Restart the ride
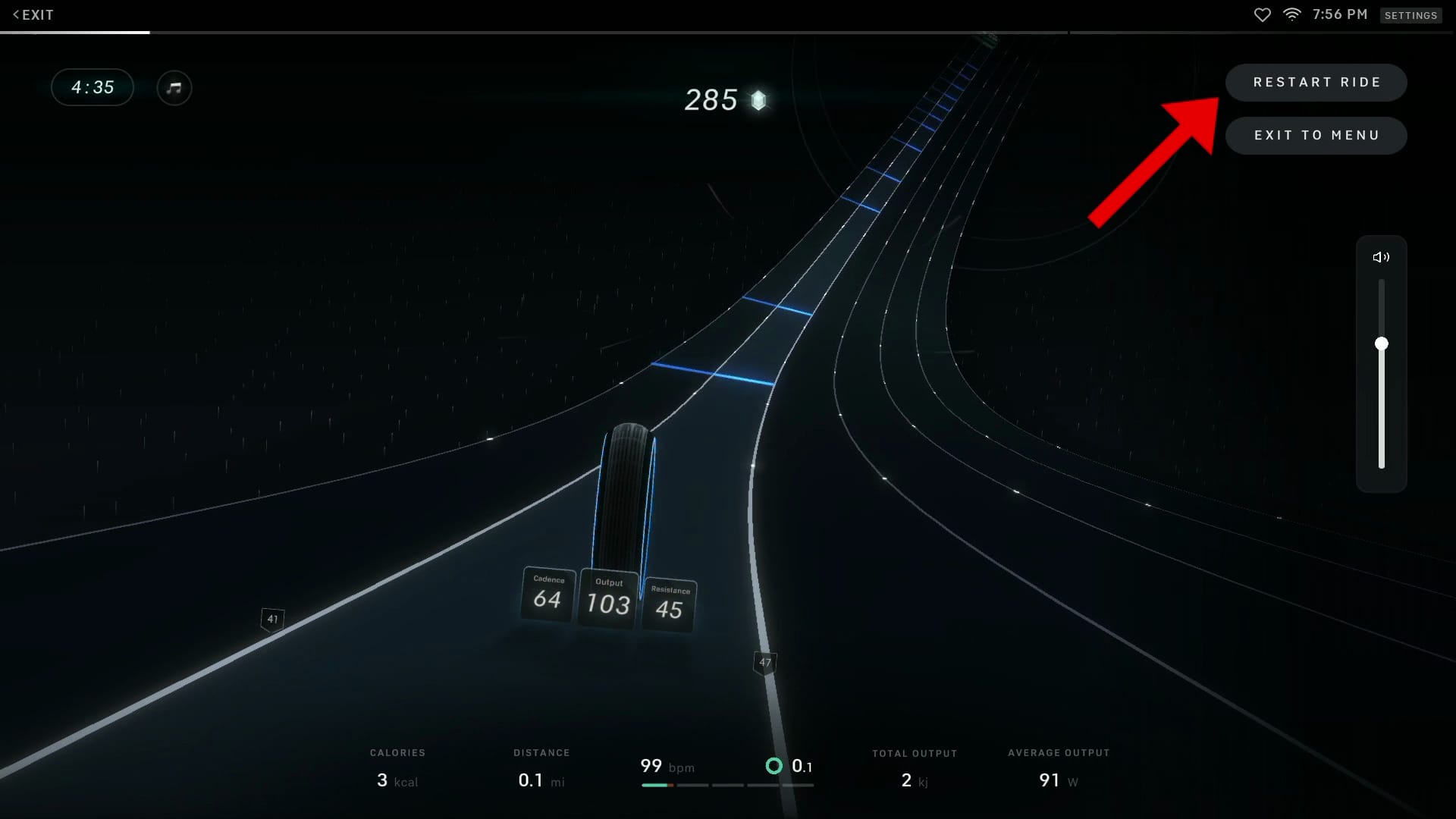This screenshot has height=819, width=1456. pos(1316,83)
